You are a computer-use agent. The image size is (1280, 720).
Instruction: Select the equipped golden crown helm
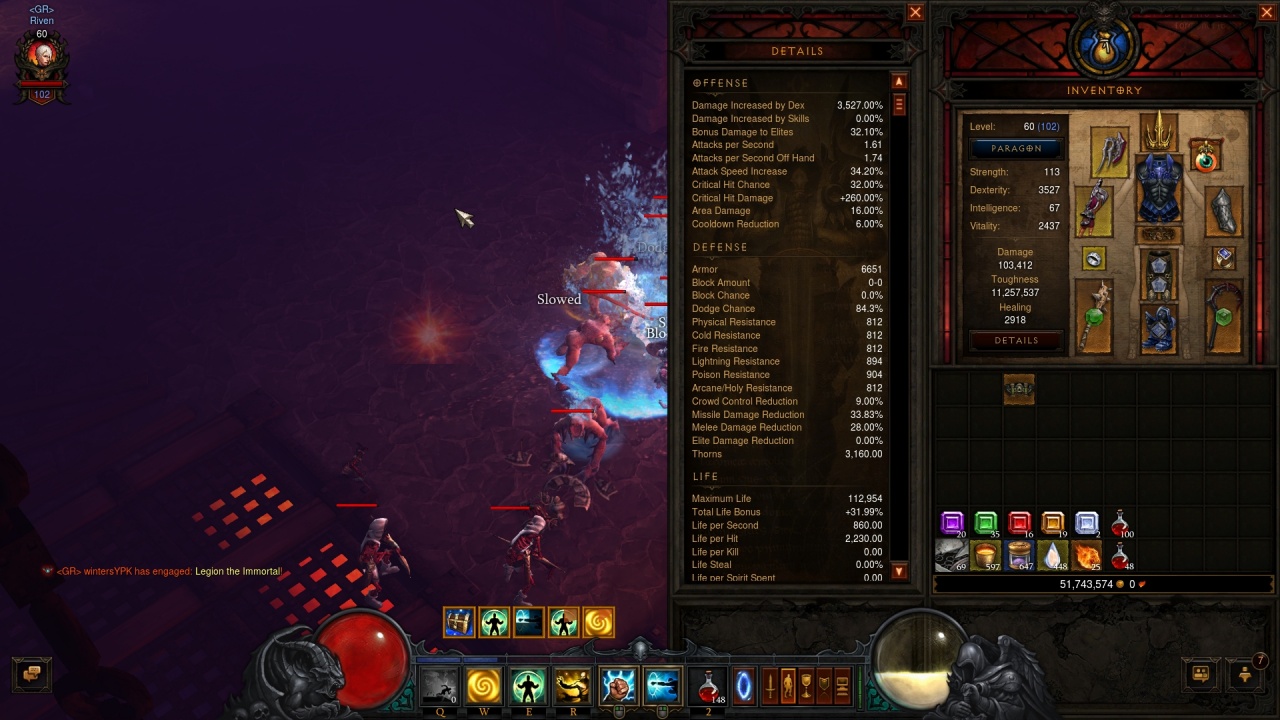[x=1159, y=130]
